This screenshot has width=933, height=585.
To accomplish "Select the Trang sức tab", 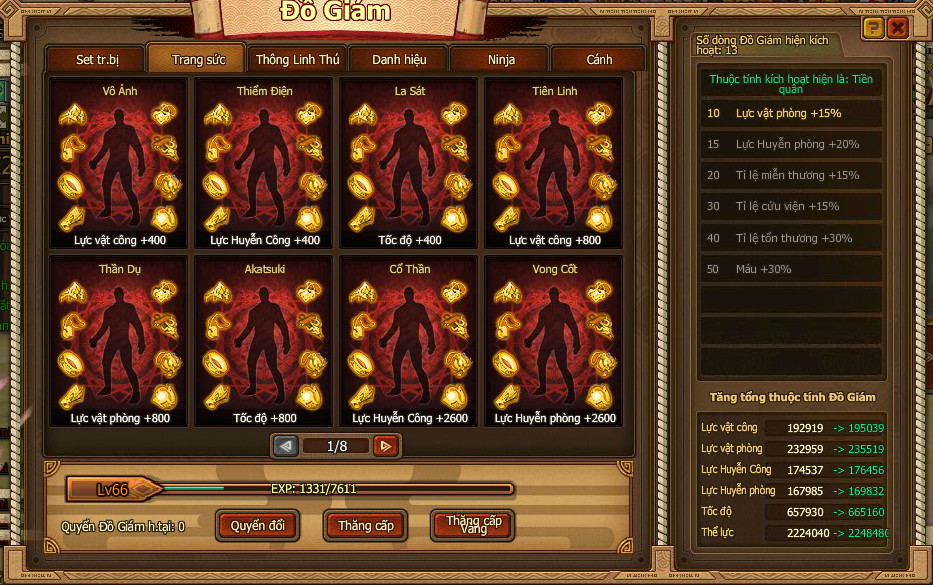I will pyautogui.click(x=198, y=60).
